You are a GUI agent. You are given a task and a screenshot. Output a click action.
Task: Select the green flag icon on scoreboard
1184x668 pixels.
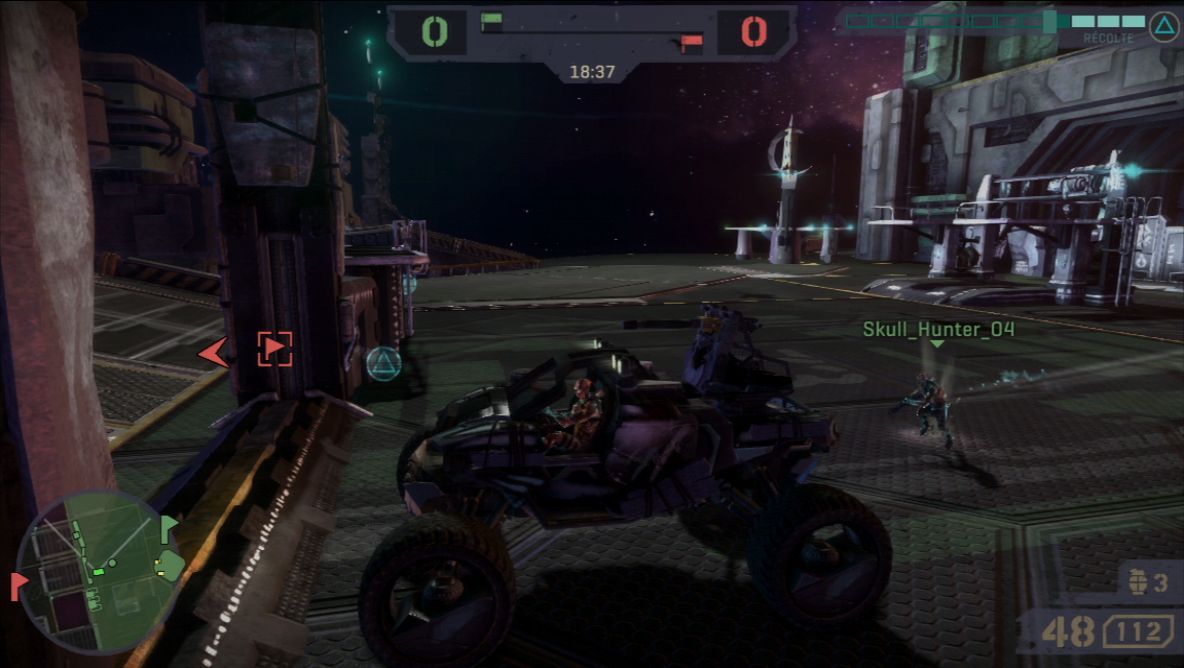coord(491,21)
